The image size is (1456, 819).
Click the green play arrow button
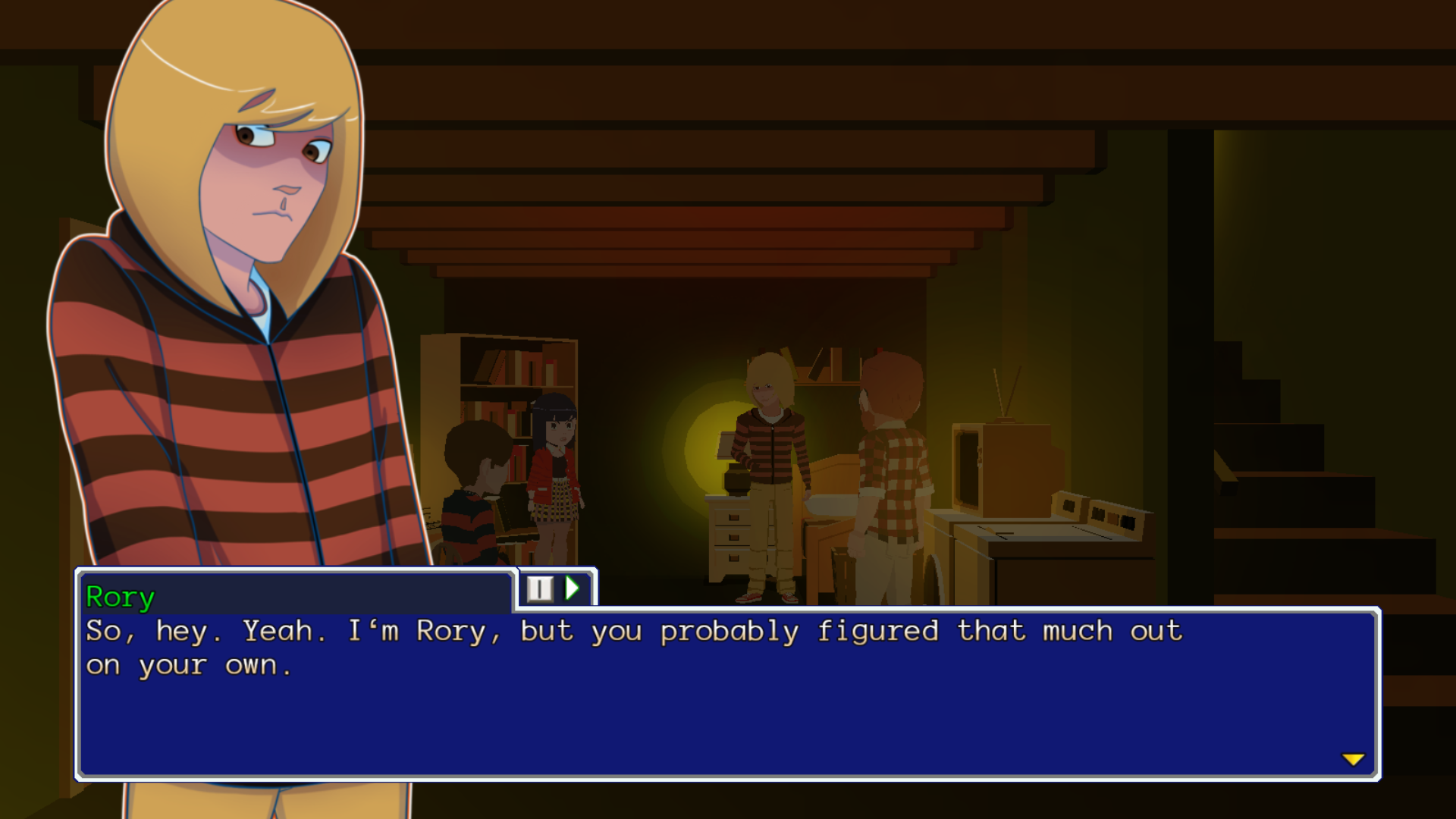point(573,588)
